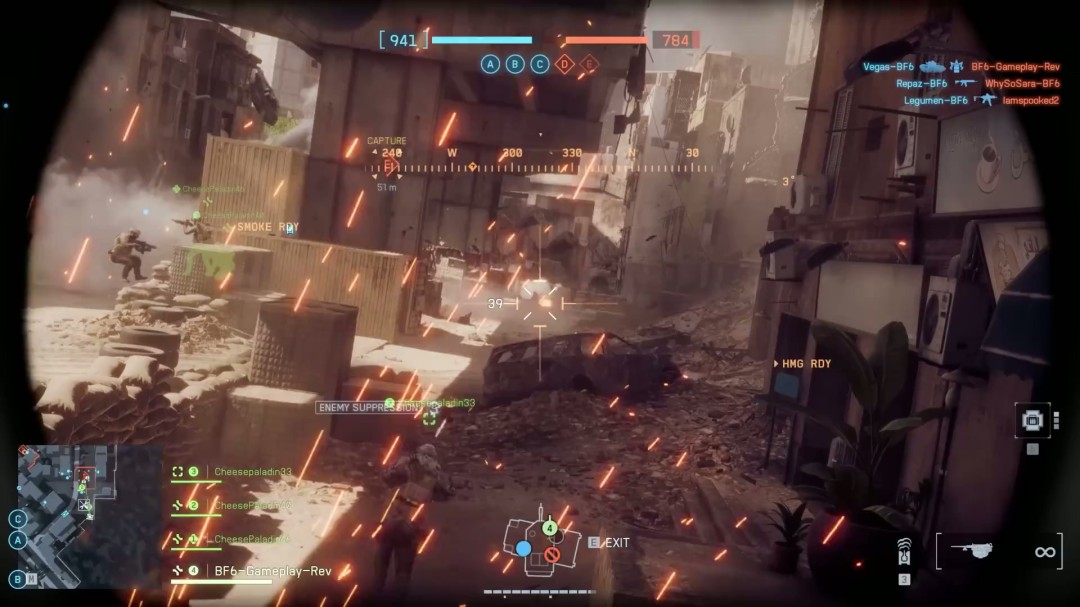Select objective B in the top capture bar

coord(515,65)
